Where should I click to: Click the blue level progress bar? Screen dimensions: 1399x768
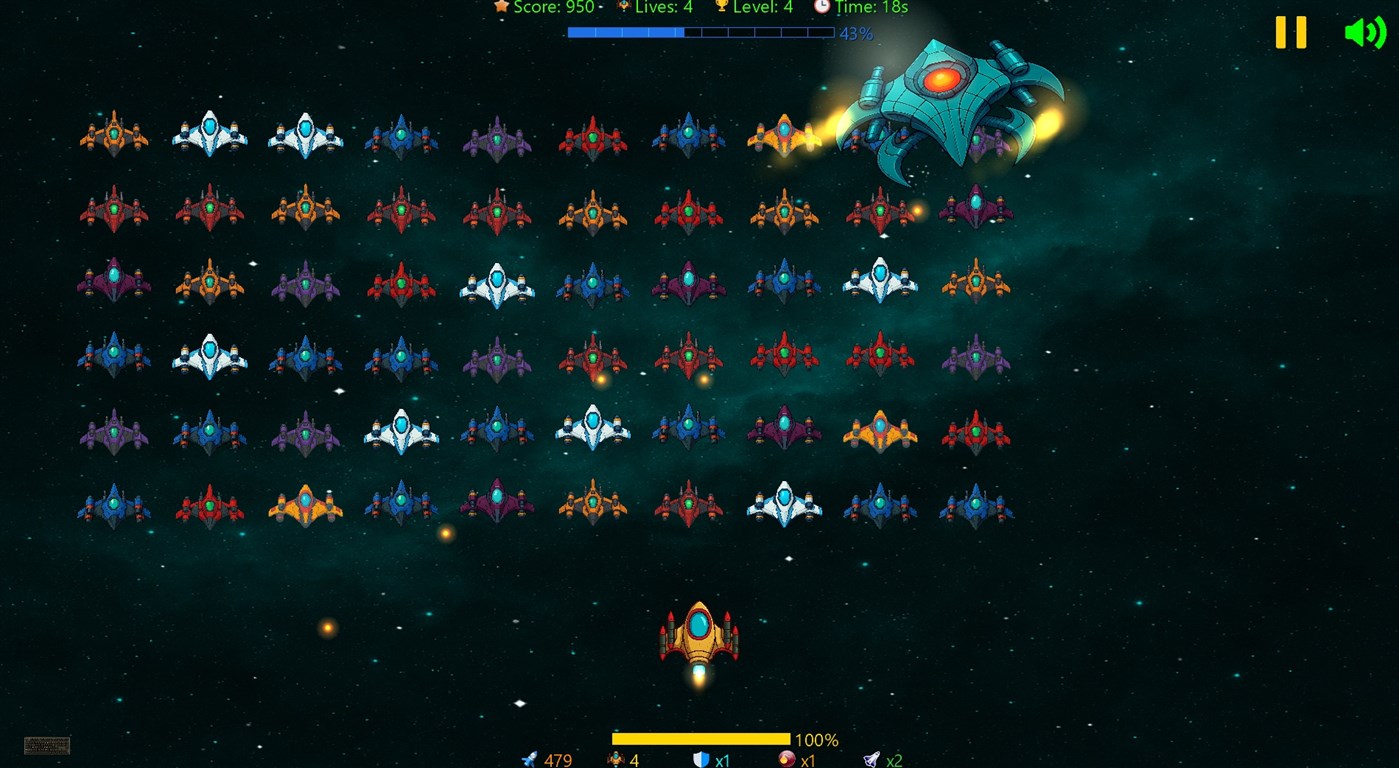click(x=700, y=33)
